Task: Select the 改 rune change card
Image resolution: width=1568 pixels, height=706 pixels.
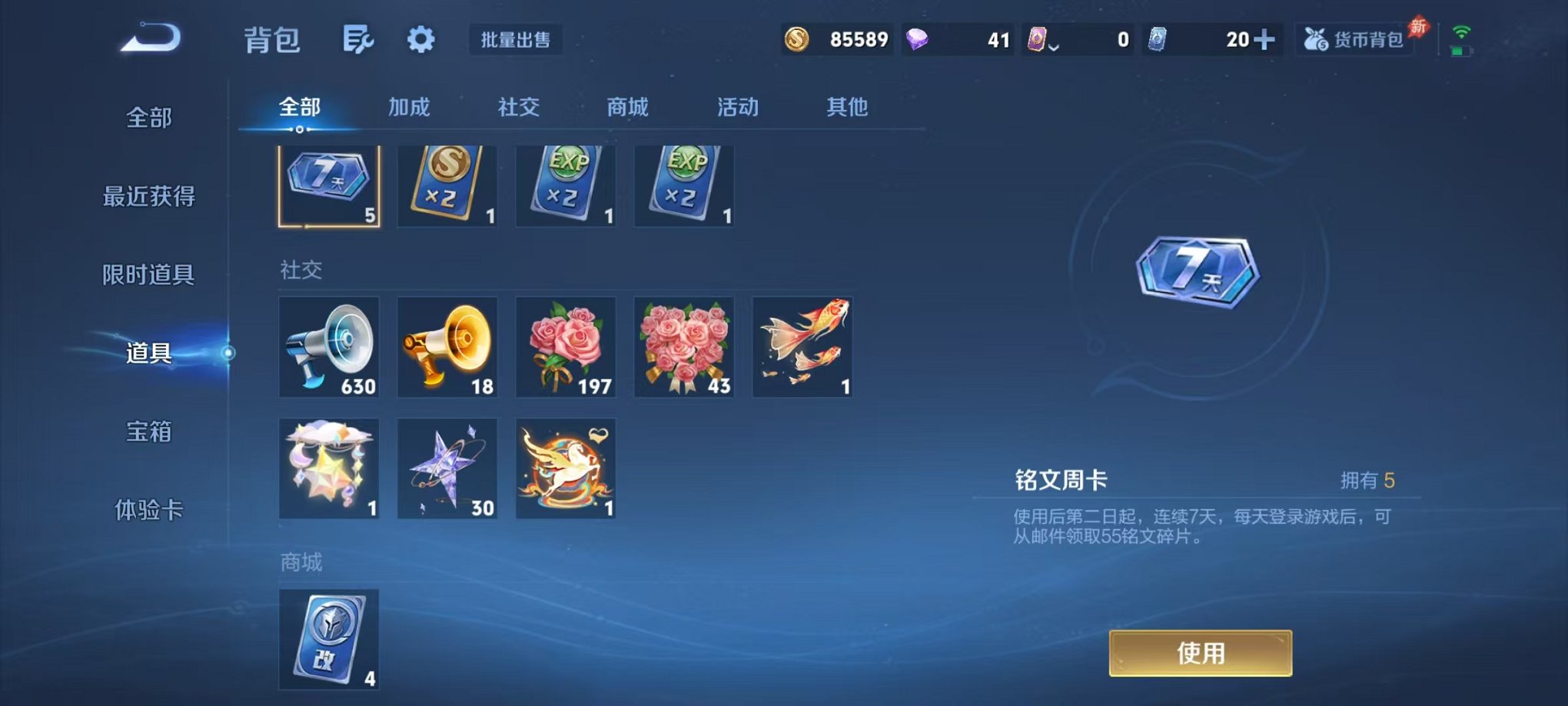Action: tap(329, 641)
